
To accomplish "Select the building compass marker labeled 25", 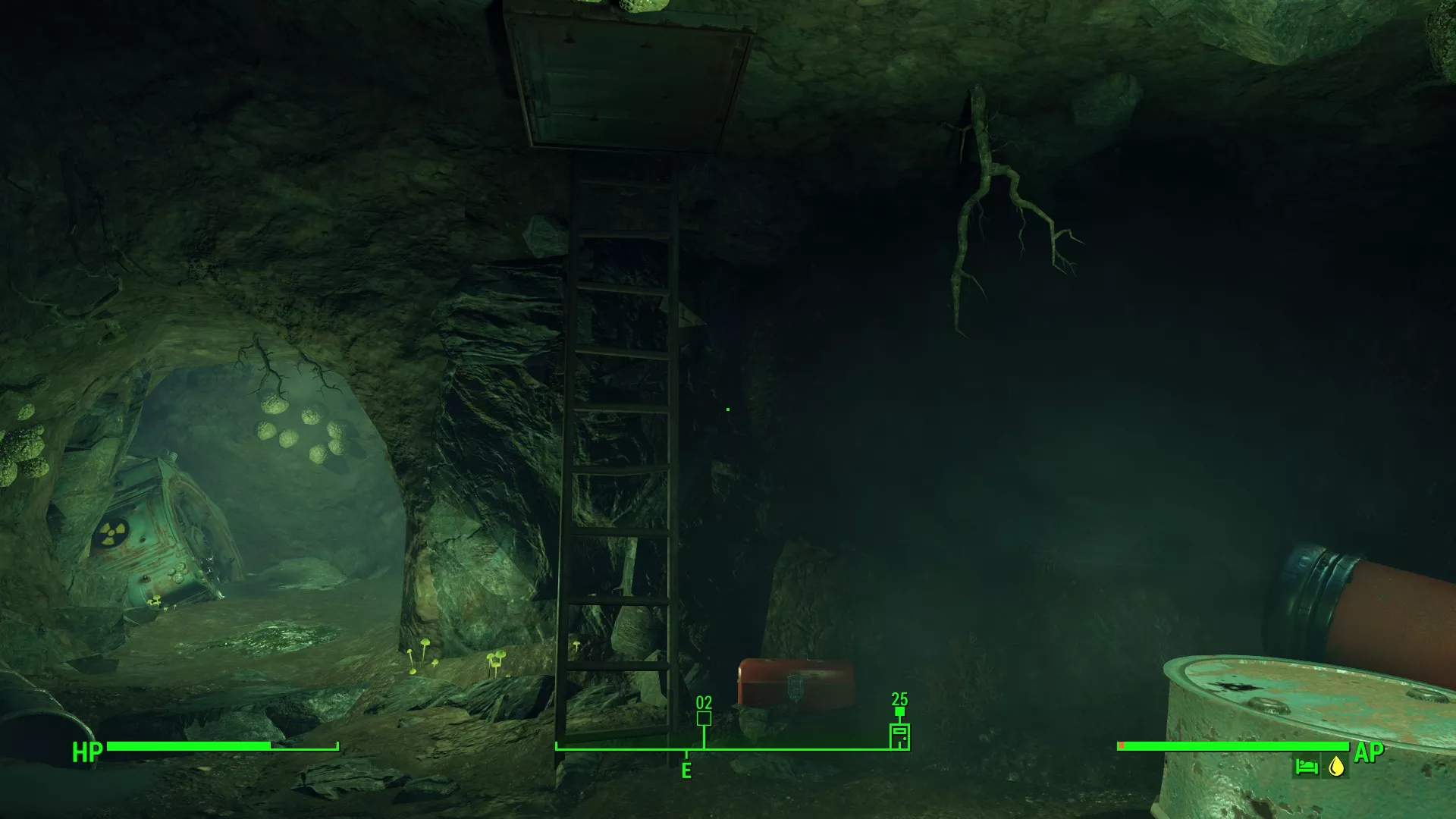I will click(899, 736).
